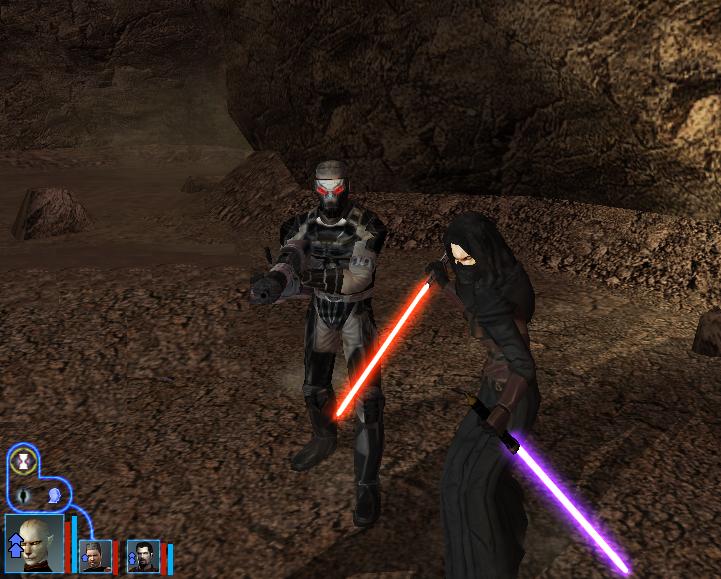Click the dark slit eye status icon
The width and height of the screenshot is (721, 579).
[x=24, y=495]
